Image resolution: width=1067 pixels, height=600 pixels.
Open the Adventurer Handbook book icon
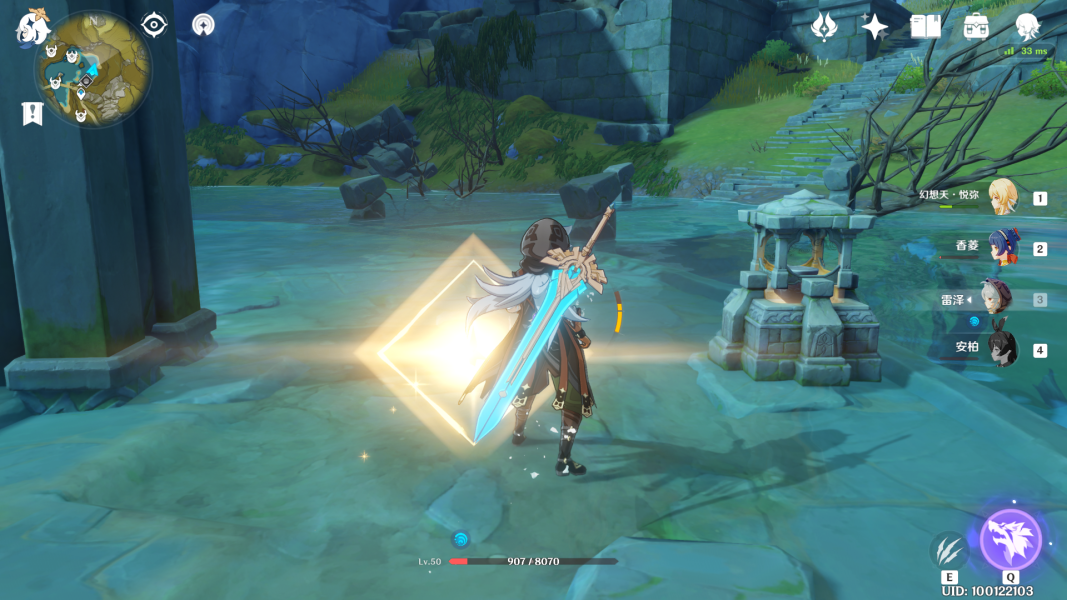926,26
